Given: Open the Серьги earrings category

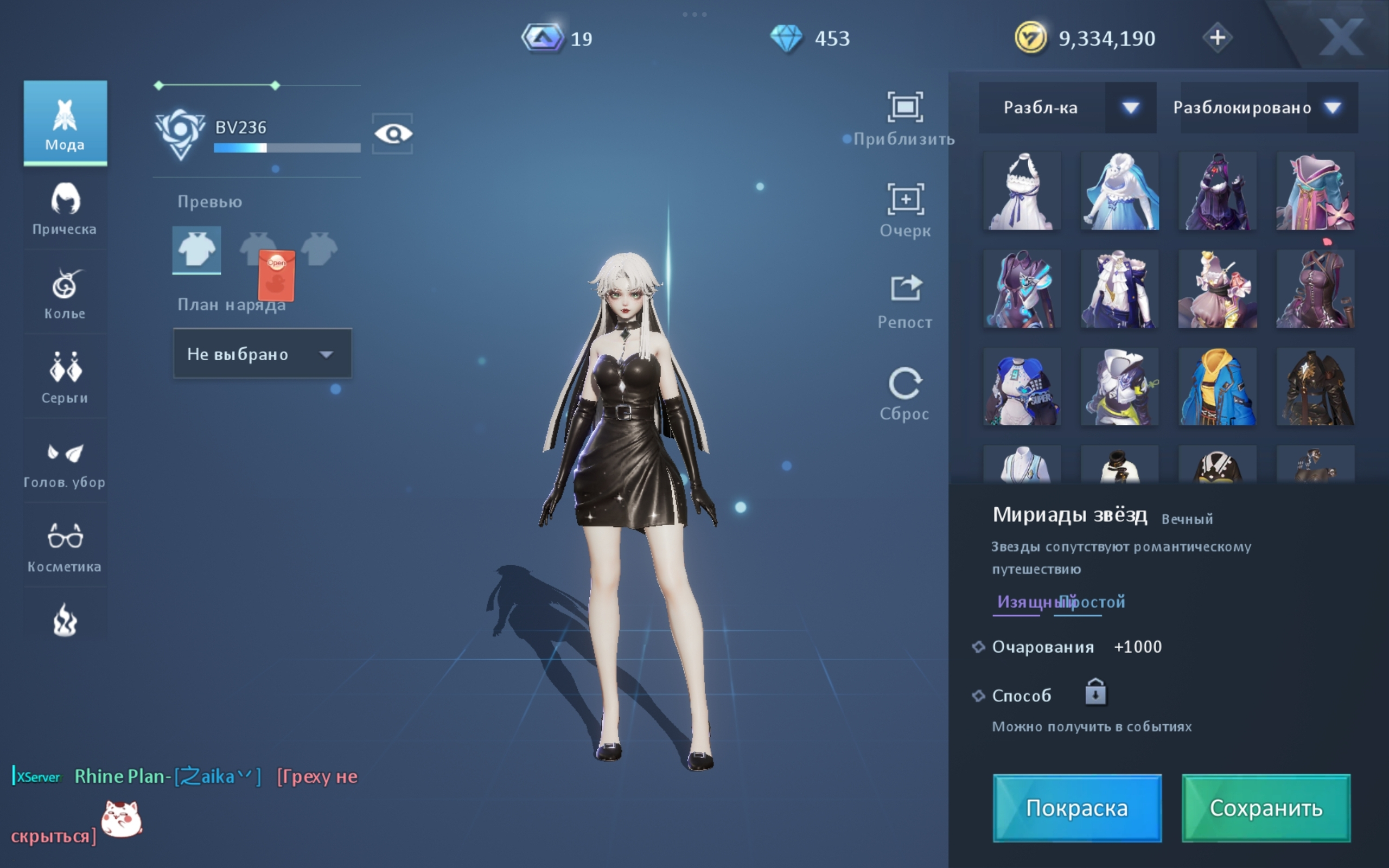Looking at the screenshot, I should pos(65,377).
